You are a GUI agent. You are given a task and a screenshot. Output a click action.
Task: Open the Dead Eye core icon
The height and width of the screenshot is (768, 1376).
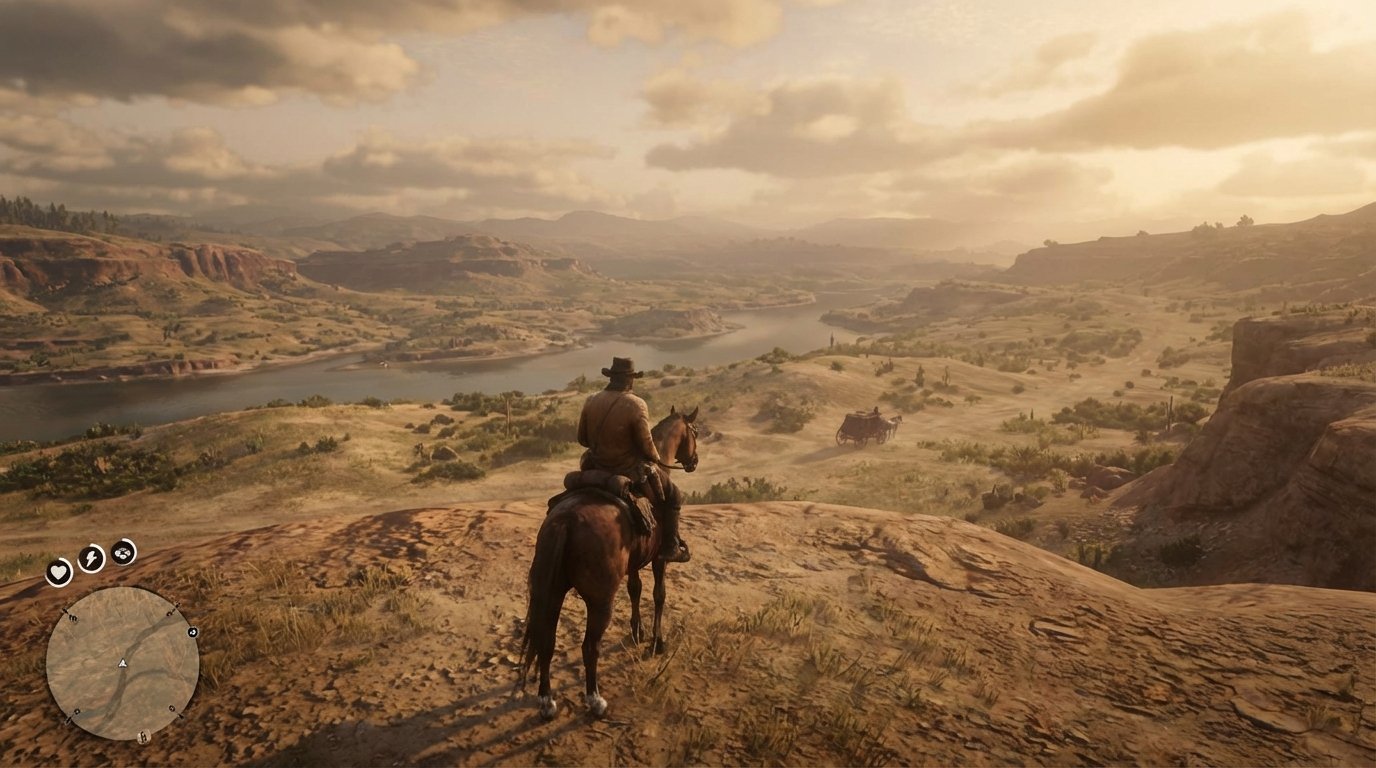point(122,553)
